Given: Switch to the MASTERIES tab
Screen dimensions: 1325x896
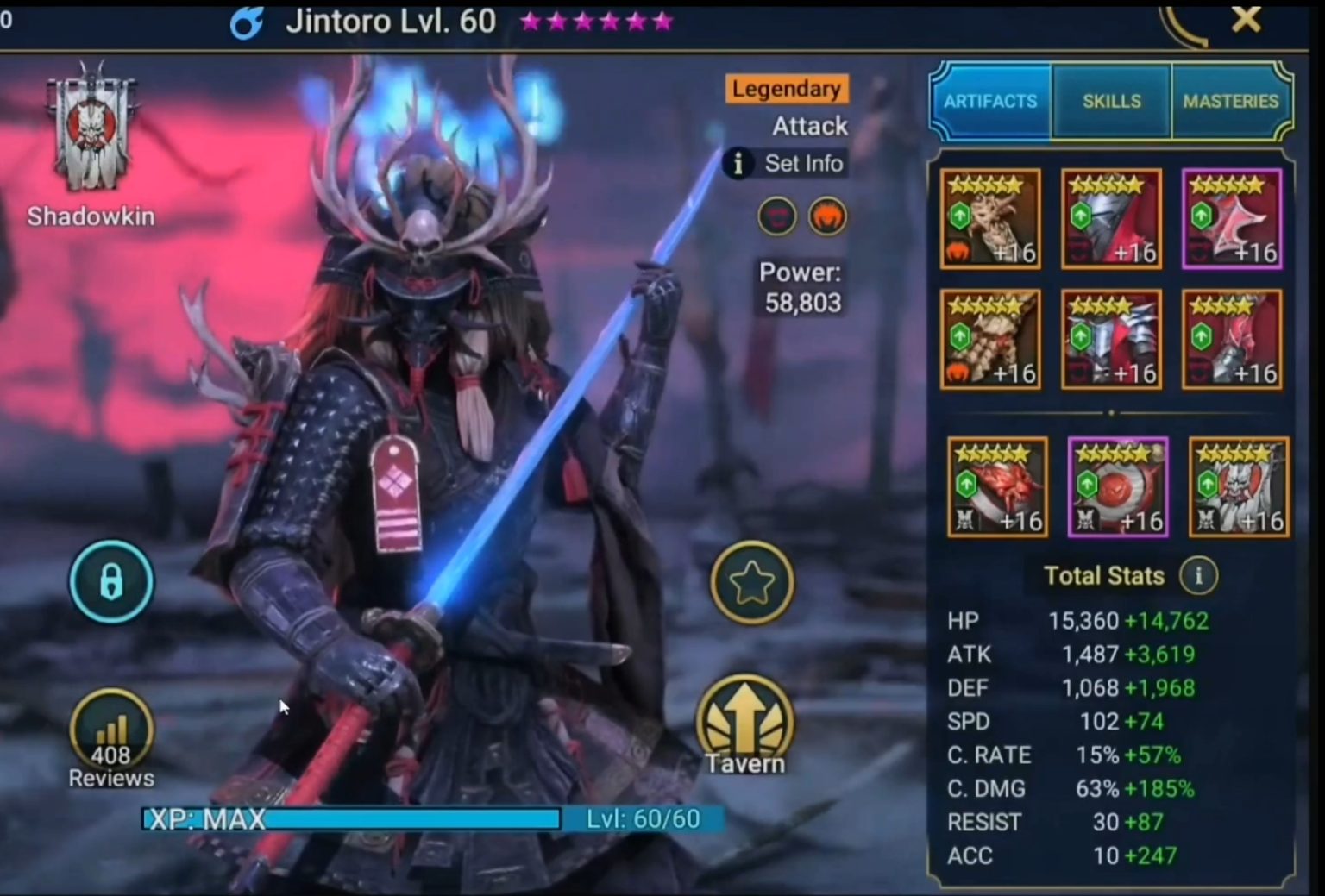Looking at the screenshot, I should coord(1232,100).
